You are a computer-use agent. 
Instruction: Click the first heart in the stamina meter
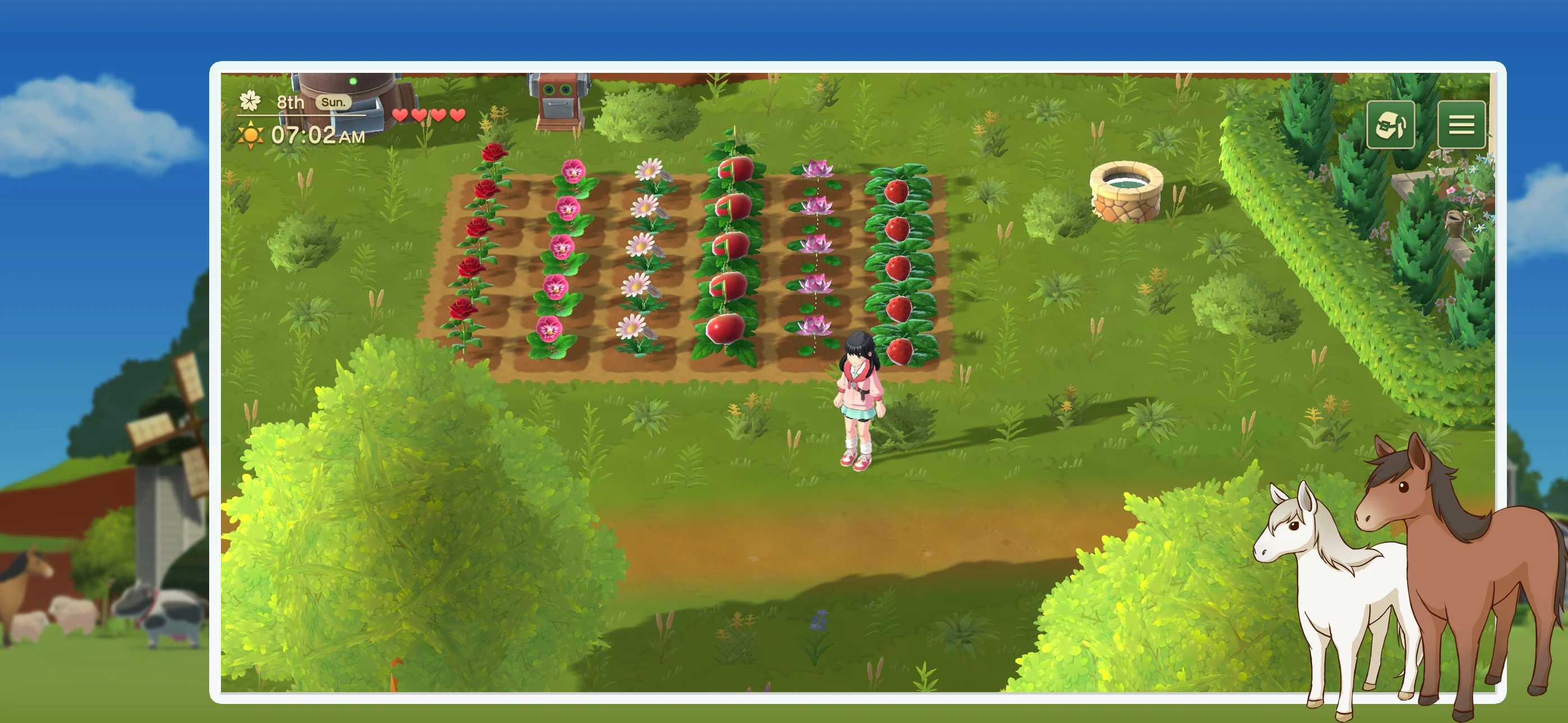pos(401,114)
